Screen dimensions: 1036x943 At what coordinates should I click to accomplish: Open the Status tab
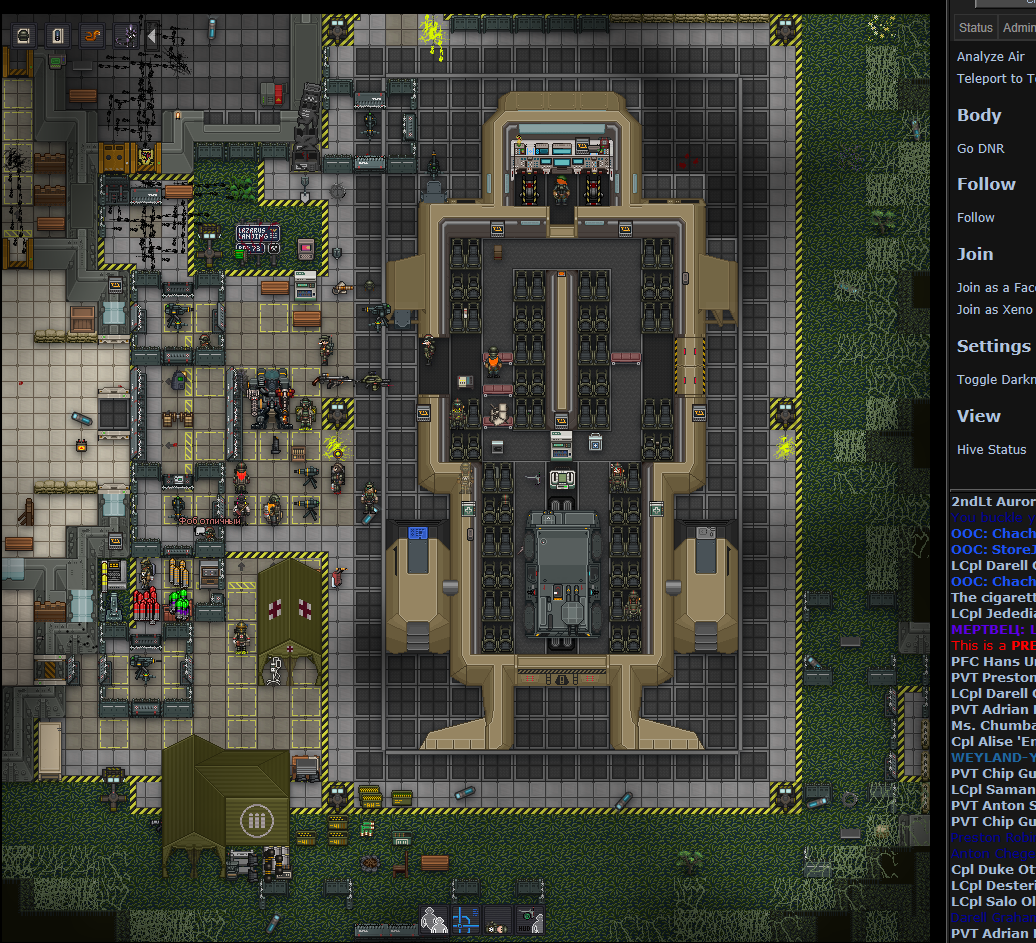(975, 28)
